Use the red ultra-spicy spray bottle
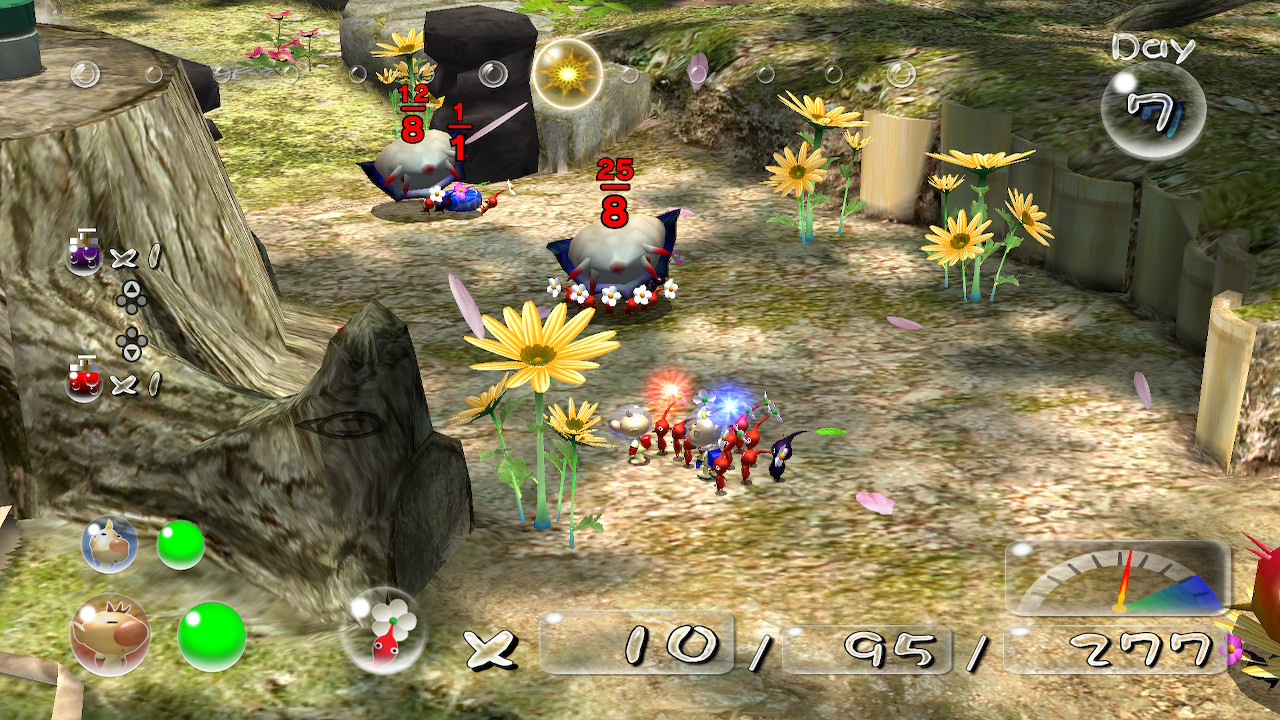The height and width of the screenshot is (720, 1280). click(x=84, y=382)
